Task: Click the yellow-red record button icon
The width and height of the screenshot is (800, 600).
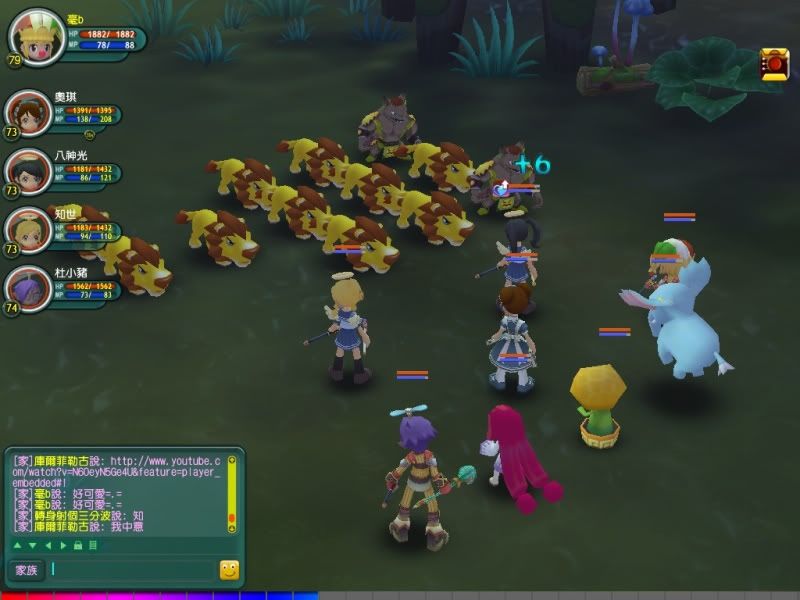Action: [773, 65]
